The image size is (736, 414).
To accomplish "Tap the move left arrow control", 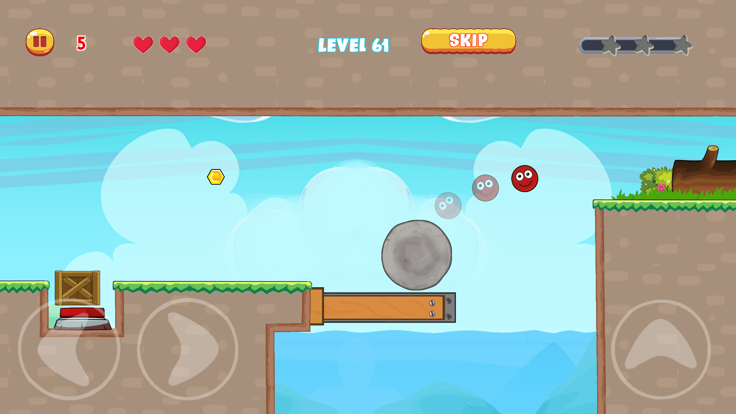I will [68, 349].
